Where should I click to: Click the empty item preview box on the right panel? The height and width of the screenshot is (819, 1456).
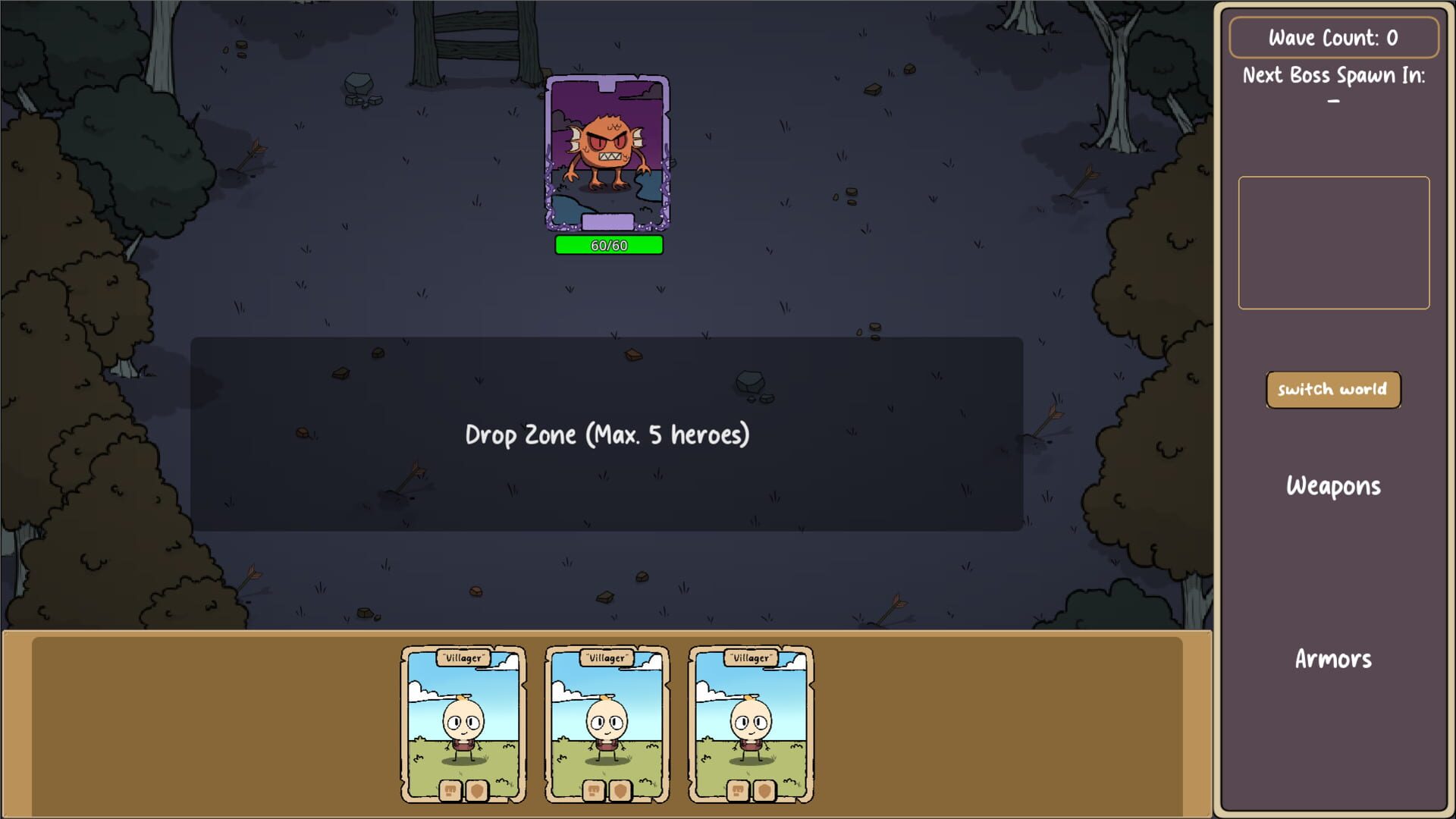pos(1333,241)
